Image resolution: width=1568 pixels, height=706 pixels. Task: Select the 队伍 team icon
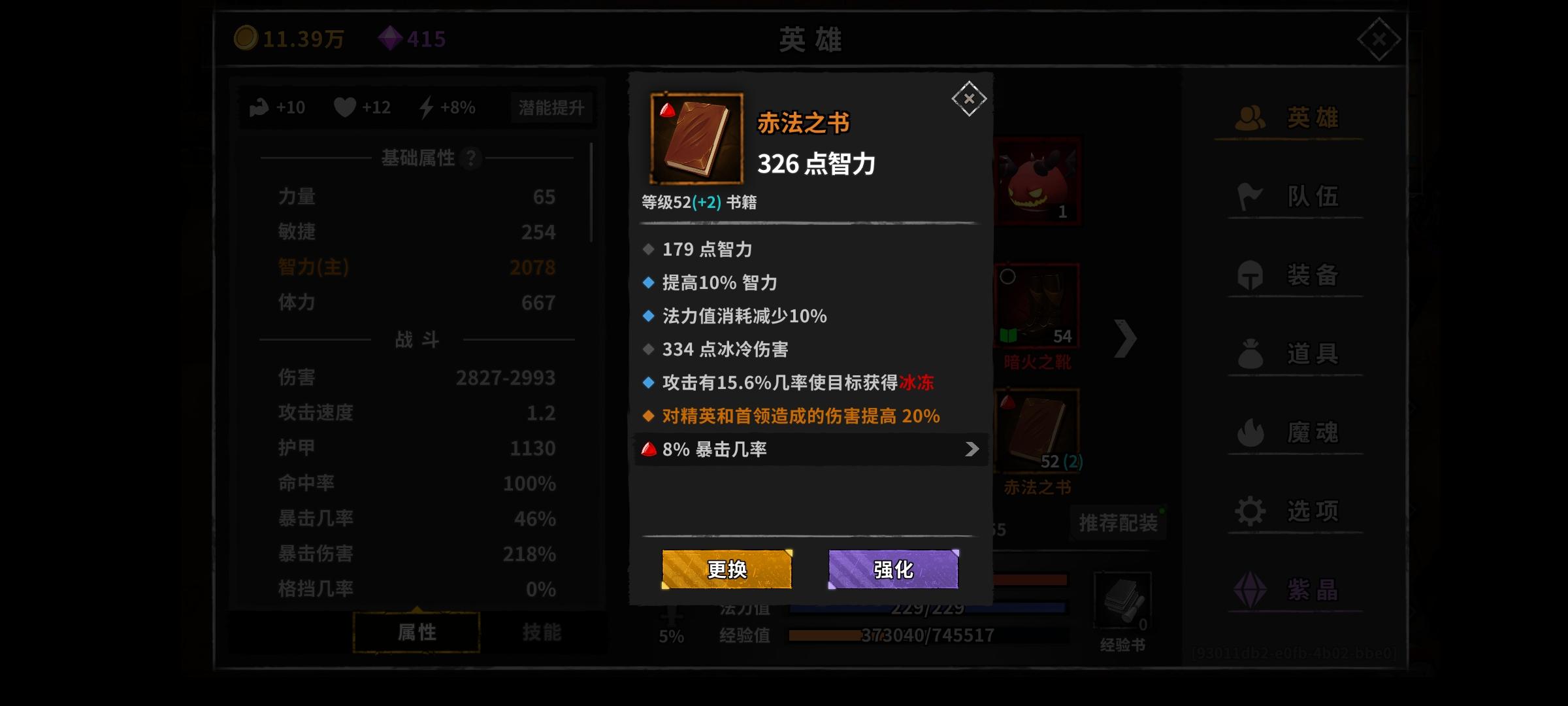point(1290,196)
